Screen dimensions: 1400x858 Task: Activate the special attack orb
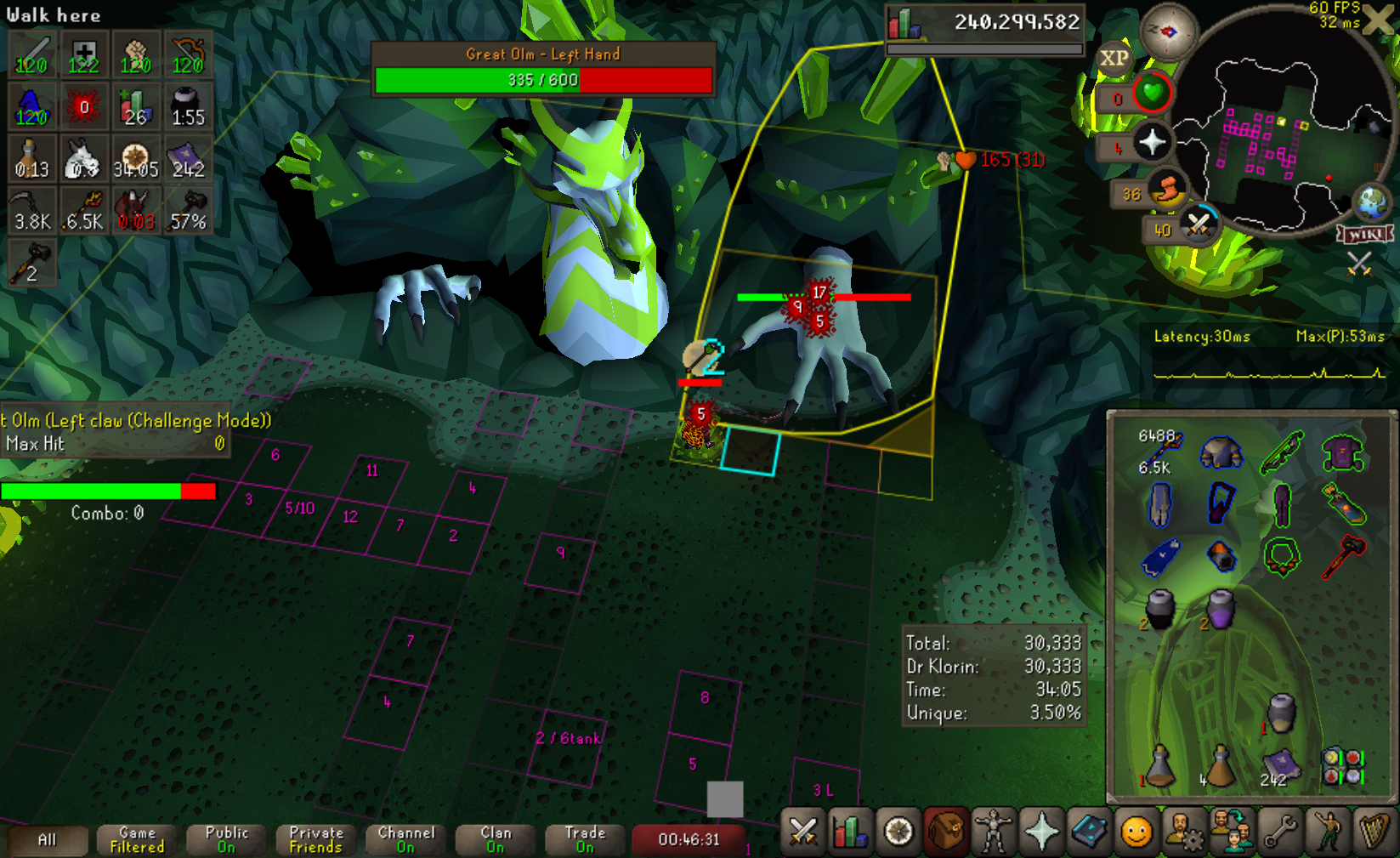point(1199,224)
